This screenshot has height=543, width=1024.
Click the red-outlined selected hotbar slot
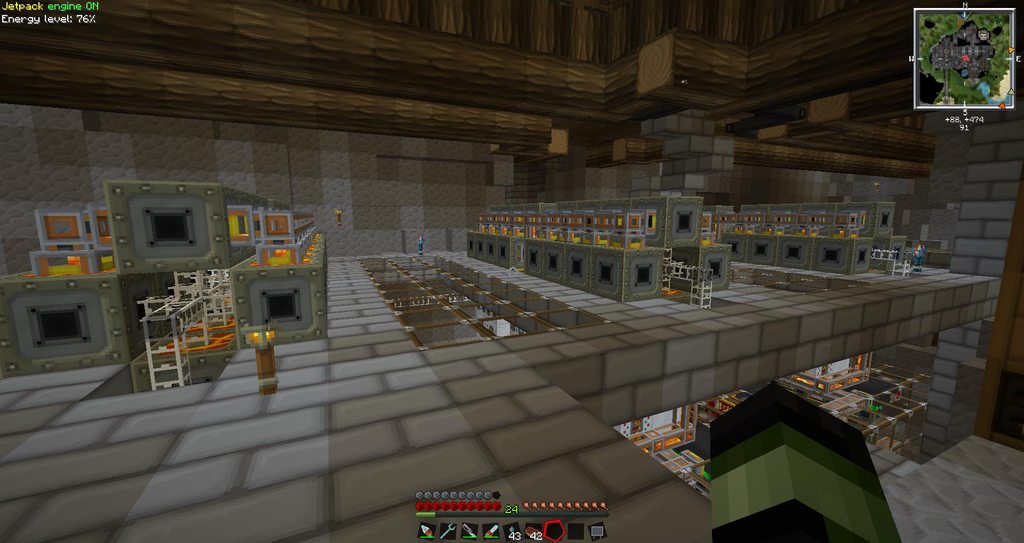[x=555, y=531]
